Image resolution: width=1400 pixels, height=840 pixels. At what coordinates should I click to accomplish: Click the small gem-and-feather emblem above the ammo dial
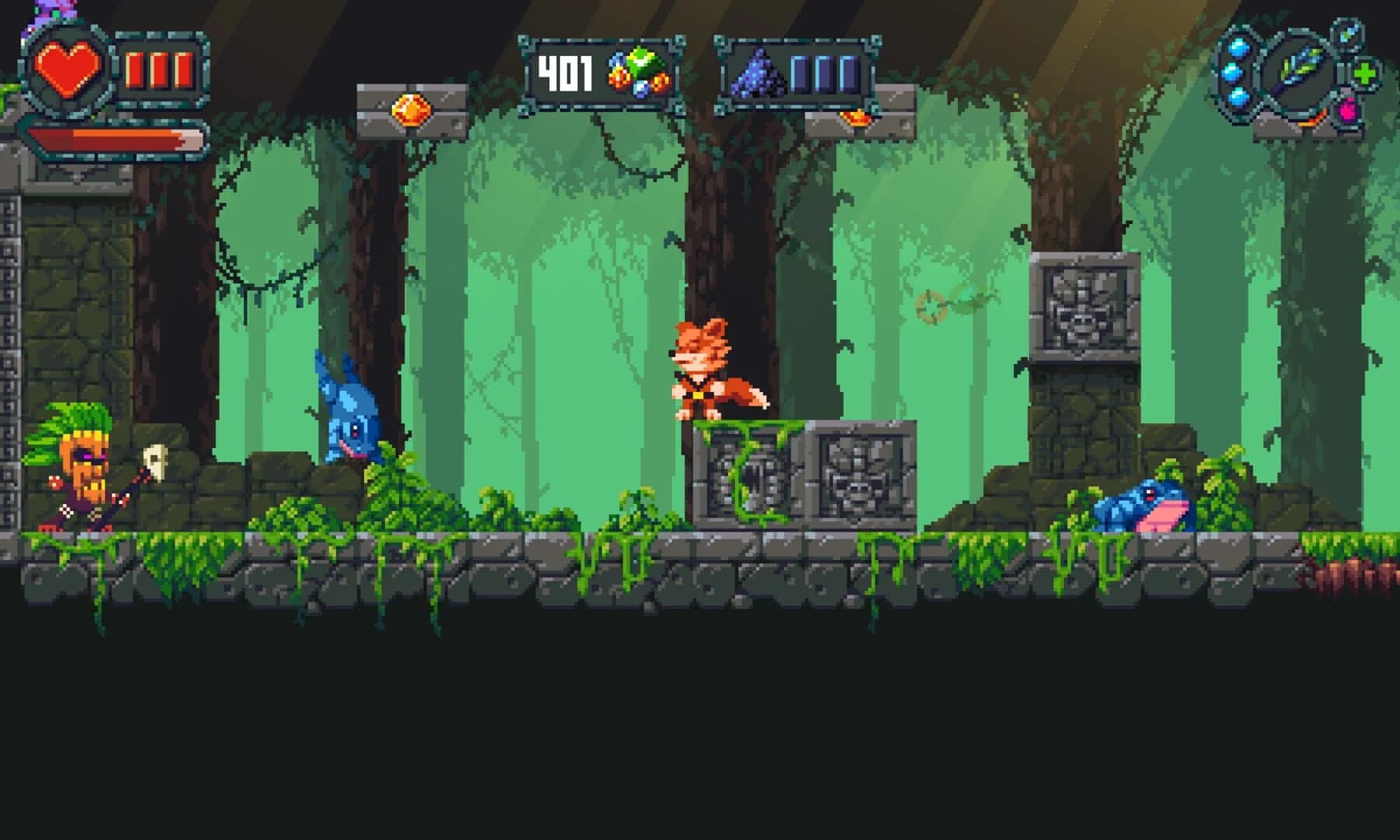(x=1347, y=37)
